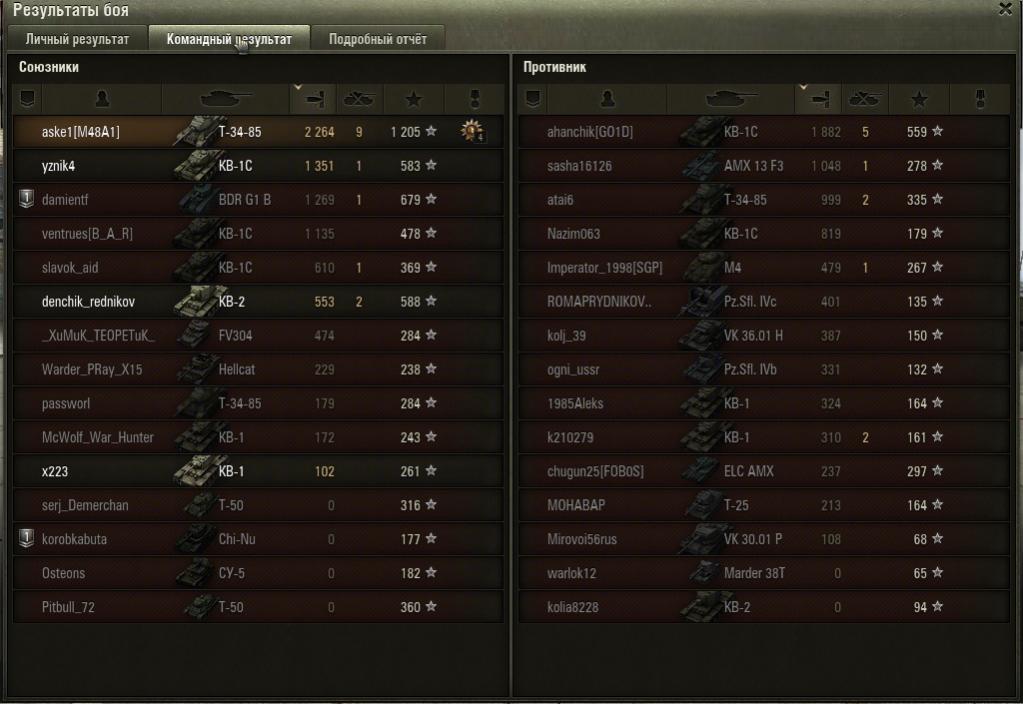Switch to the Личный результат tab
Viewport: 1023px width, 704px height.
coord(77,40)
